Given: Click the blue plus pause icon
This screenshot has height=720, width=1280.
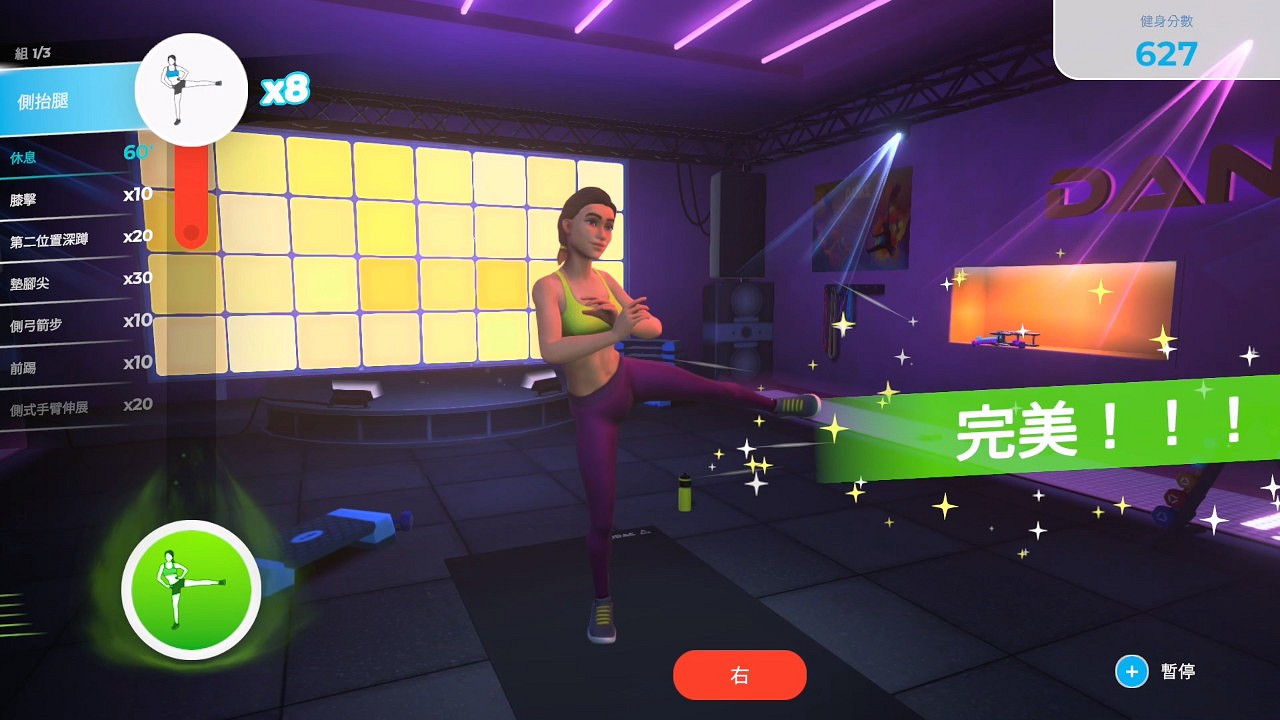Looking at the screenshot, I should tap(1130, 672).
